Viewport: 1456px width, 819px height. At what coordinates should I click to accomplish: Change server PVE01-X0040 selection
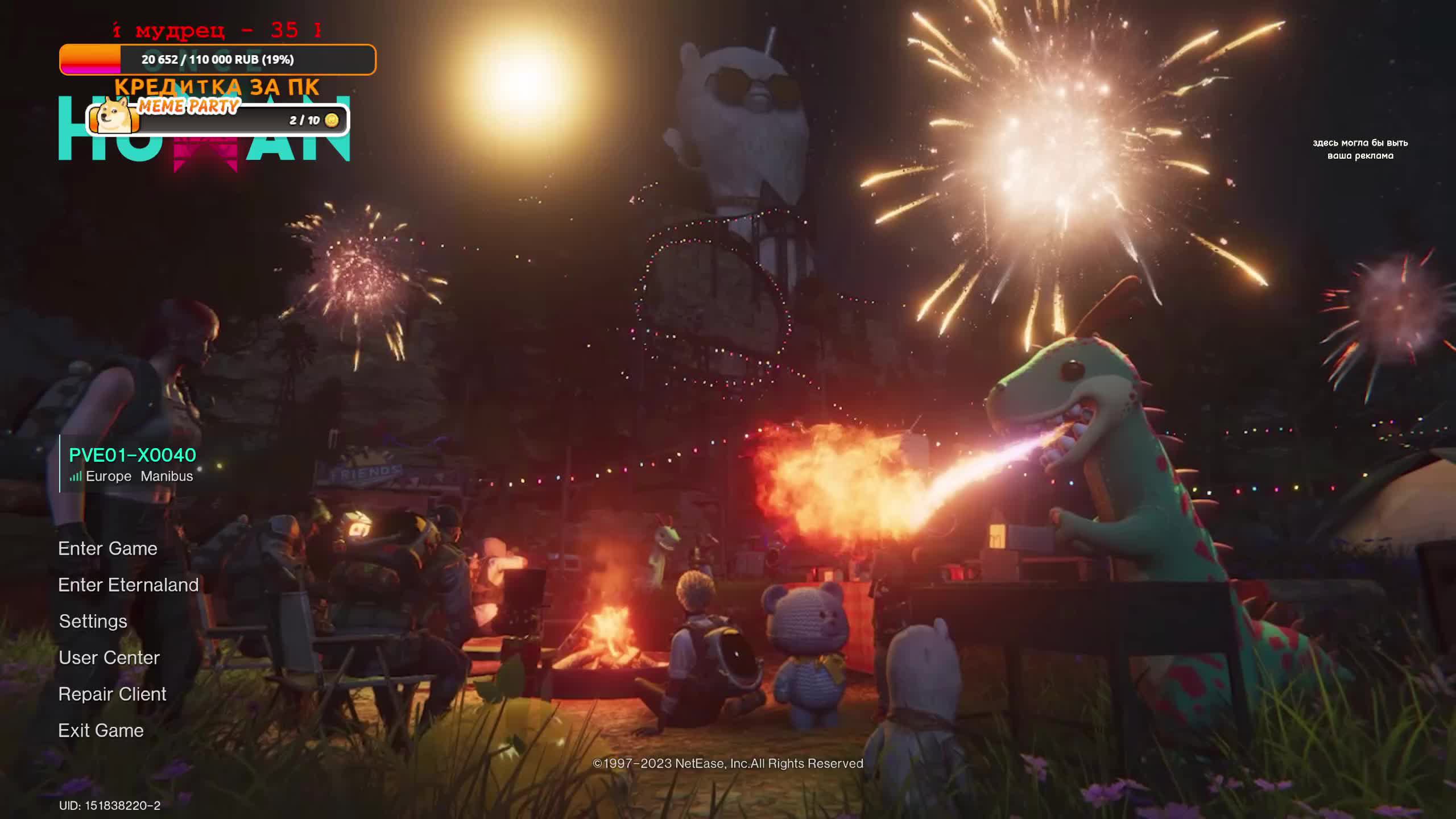point(132,463)
